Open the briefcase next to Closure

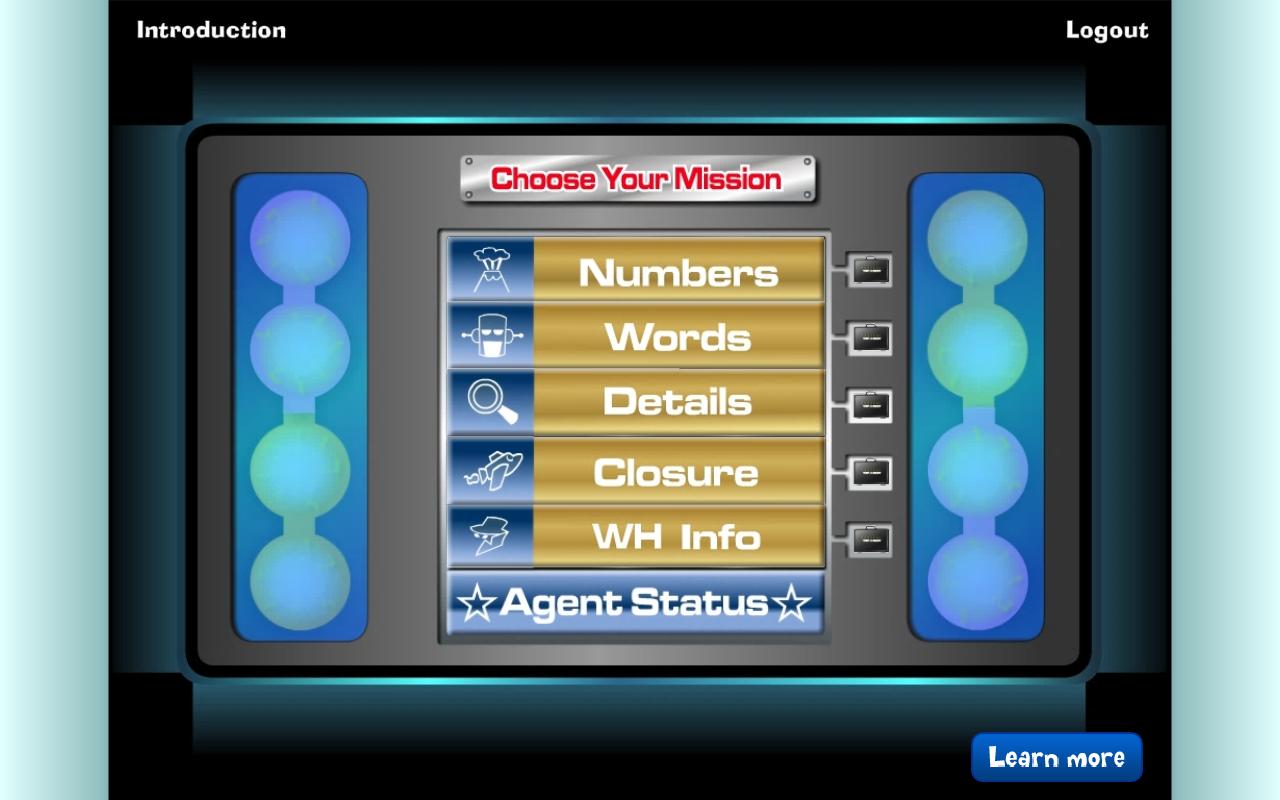click(x=868, y=472)
